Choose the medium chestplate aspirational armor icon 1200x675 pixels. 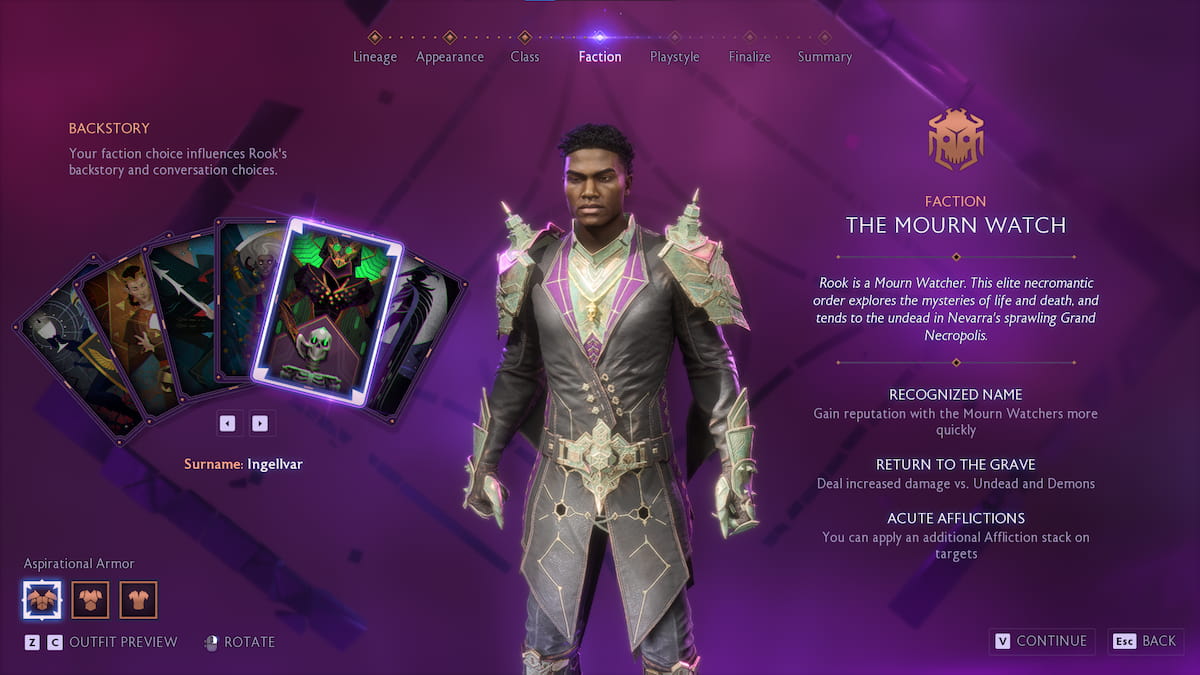(90, 600)
